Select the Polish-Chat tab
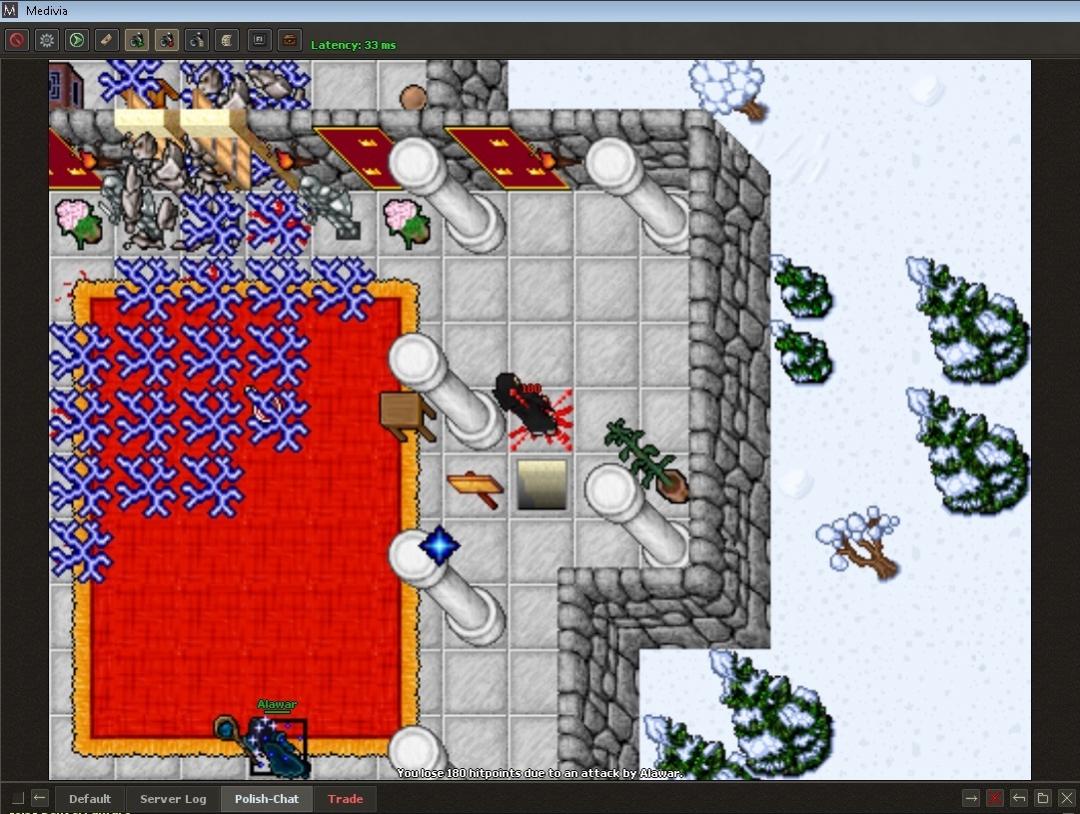Viewport: 1080px width, 814px height. click(266, 798)
